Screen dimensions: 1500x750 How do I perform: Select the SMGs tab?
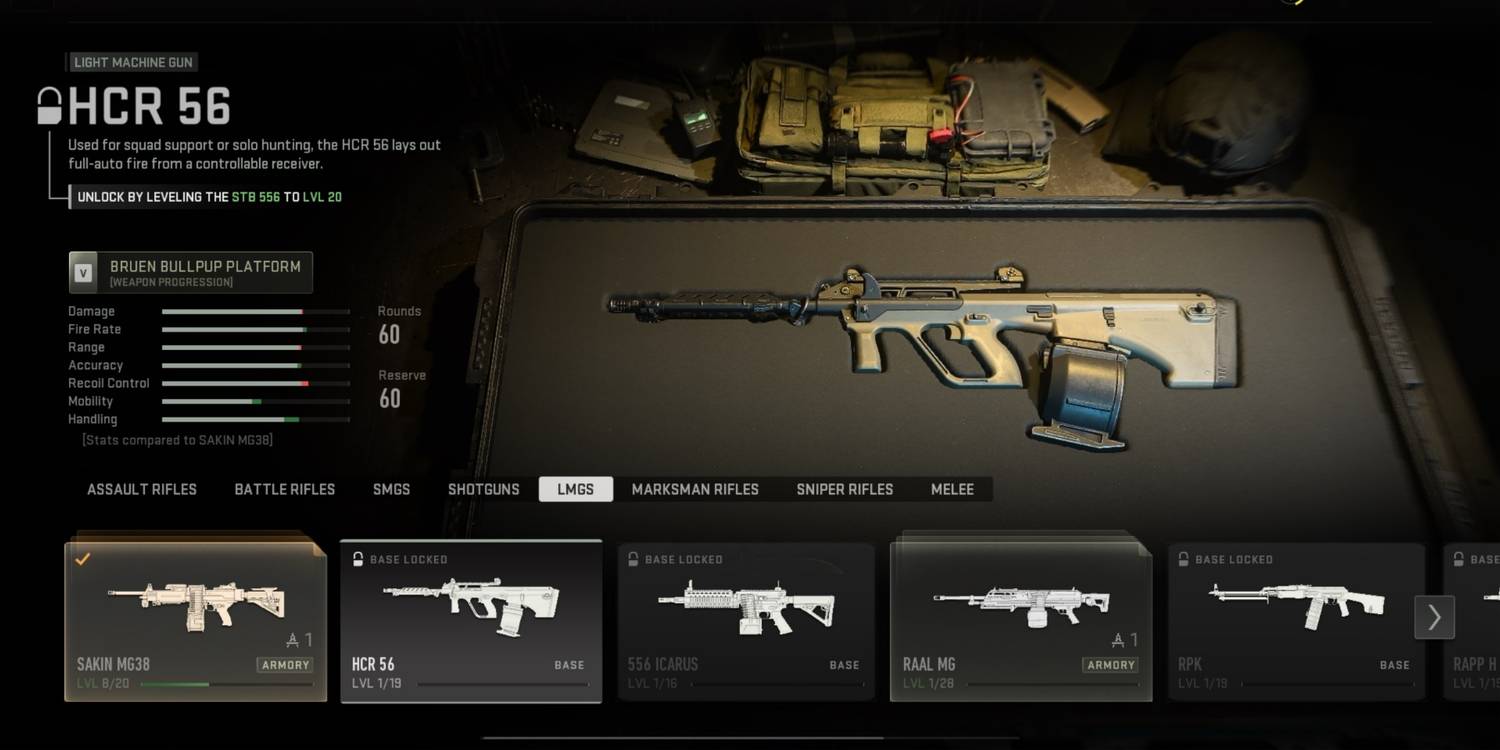coord(391,489)
